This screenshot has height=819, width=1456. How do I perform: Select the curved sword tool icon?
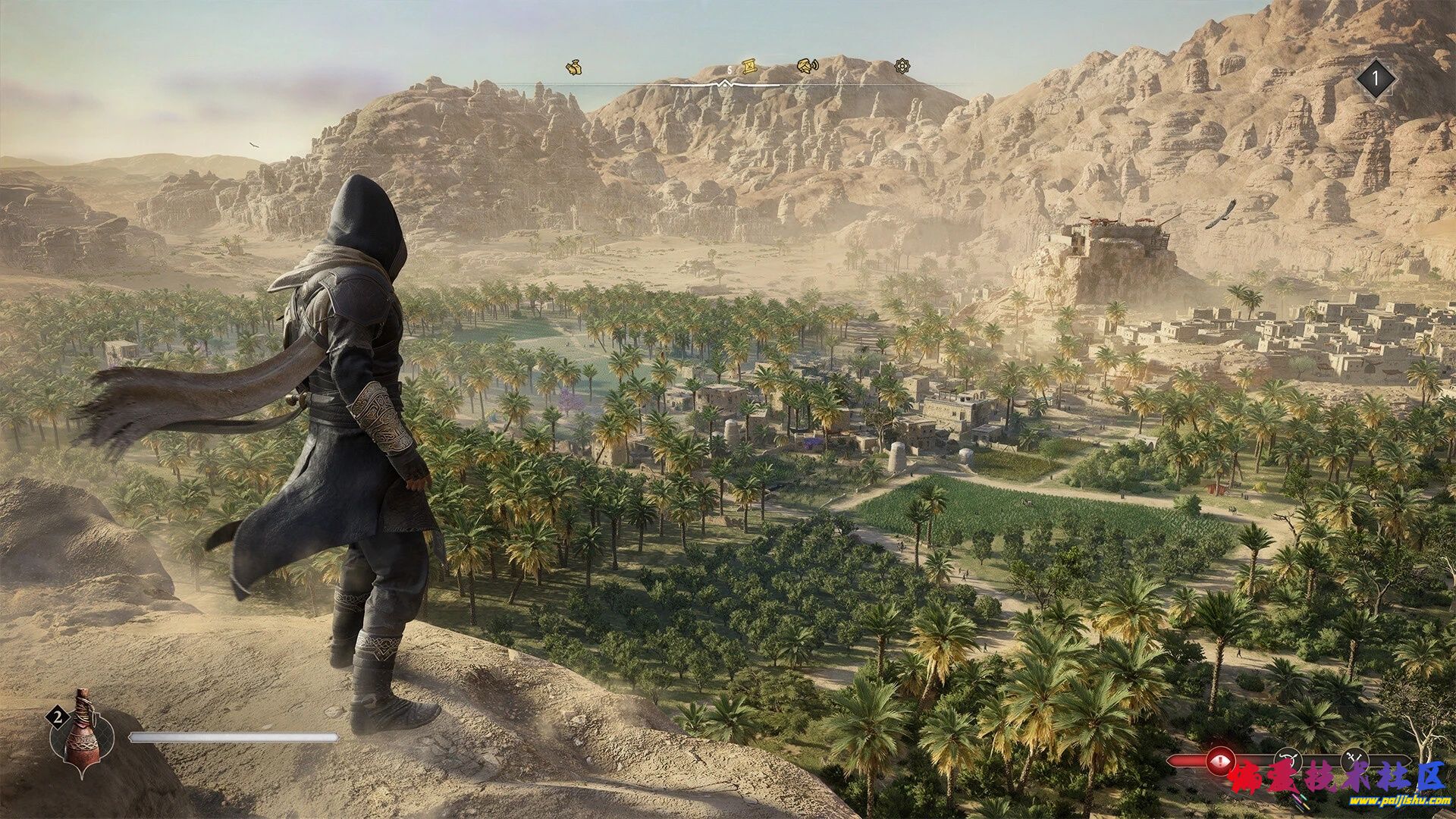1287,758
